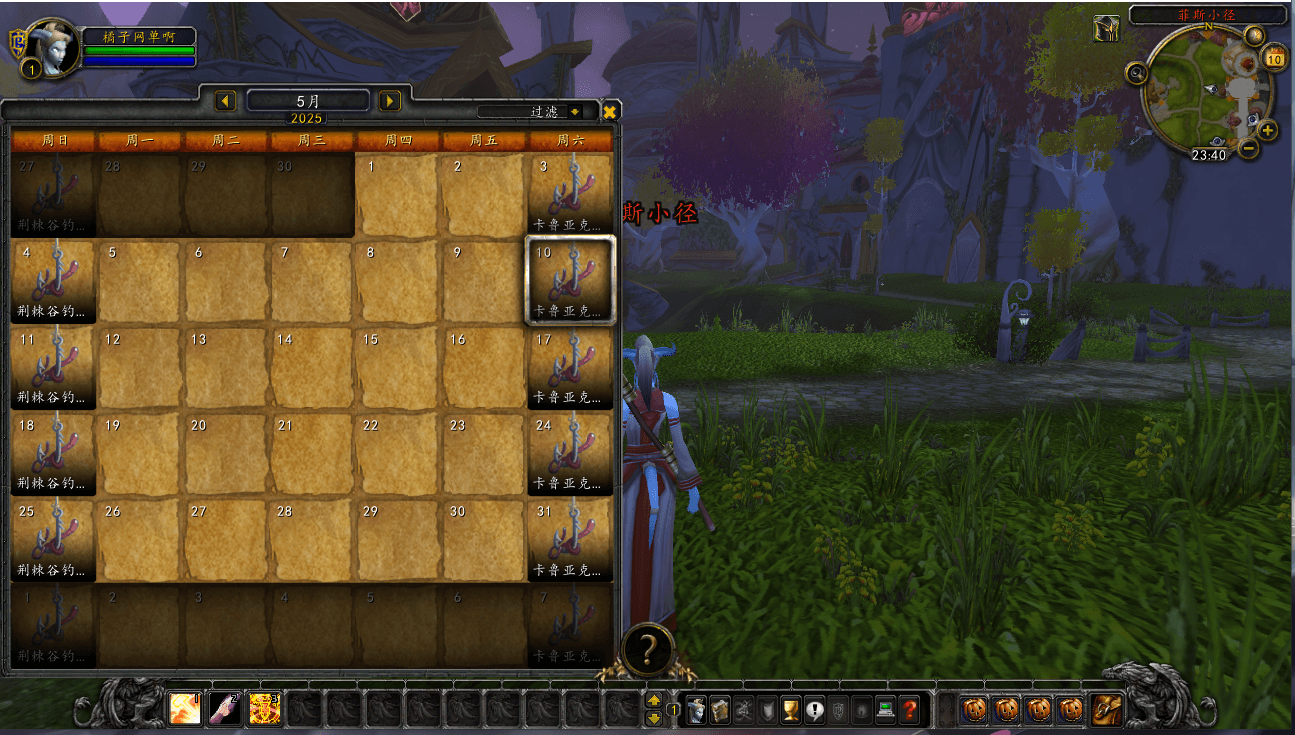Viewport: 1295px width, 735px height.
Task: Activate the first fire spell on action bar
Action: click(x=185, y=709)
